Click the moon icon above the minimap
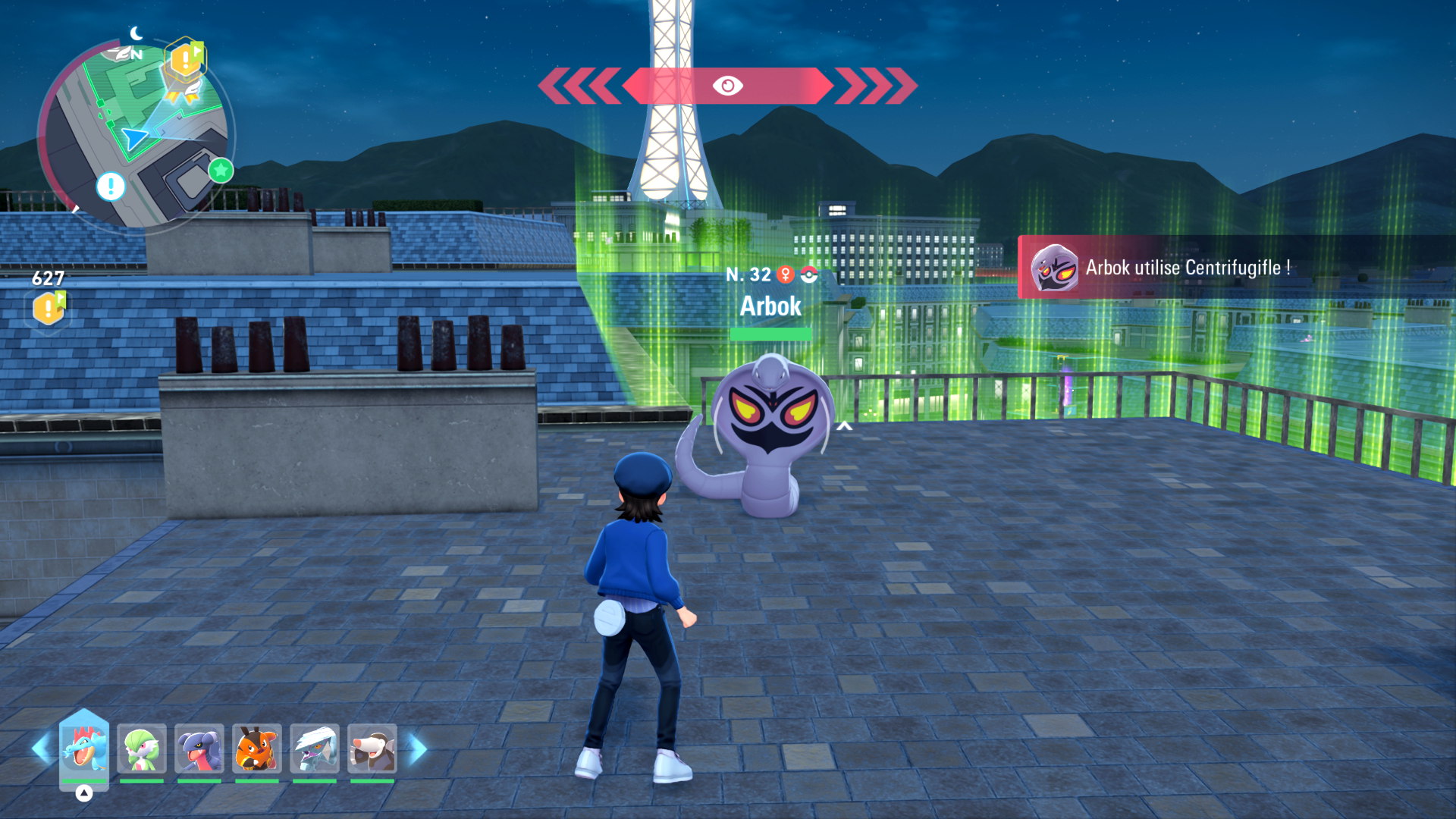Image resolution: width=1456 pixels, height=819 pixels. coord(136,33)
